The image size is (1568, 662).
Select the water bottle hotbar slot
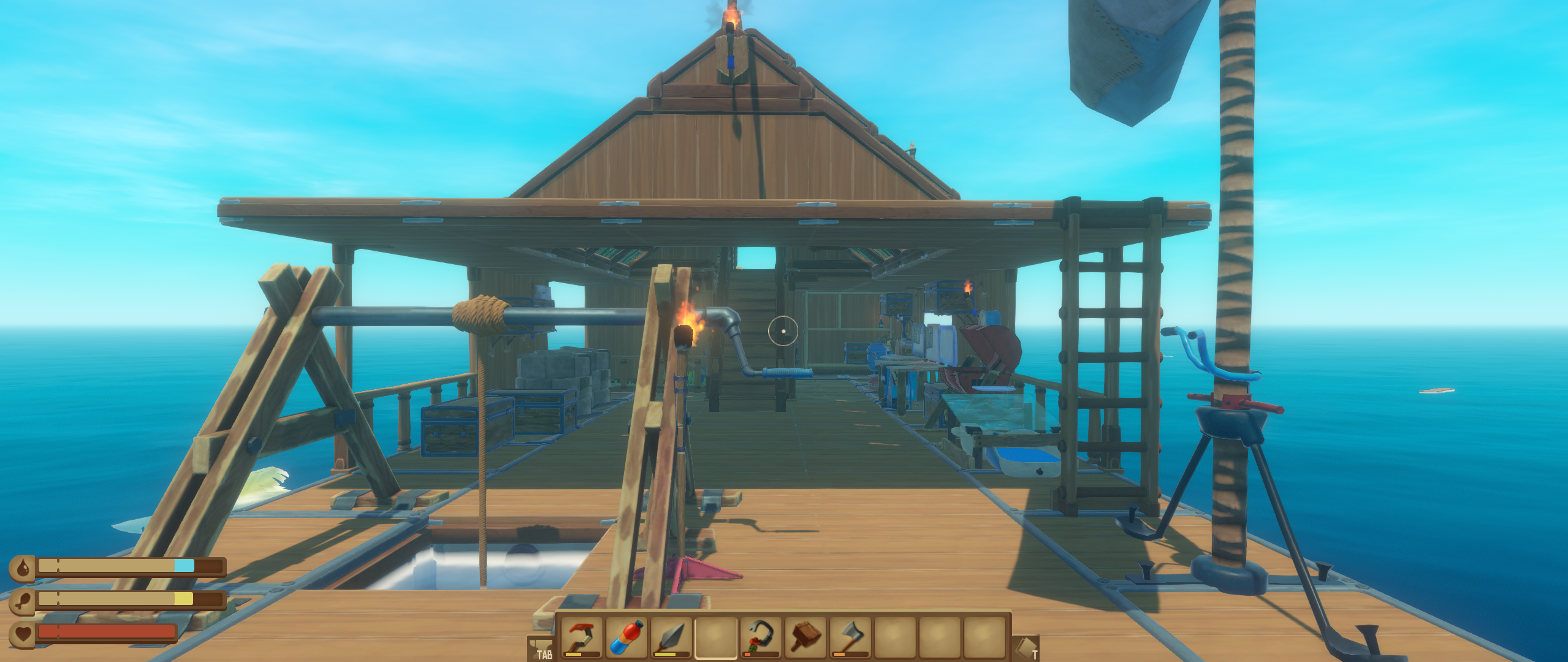[626, 637]
